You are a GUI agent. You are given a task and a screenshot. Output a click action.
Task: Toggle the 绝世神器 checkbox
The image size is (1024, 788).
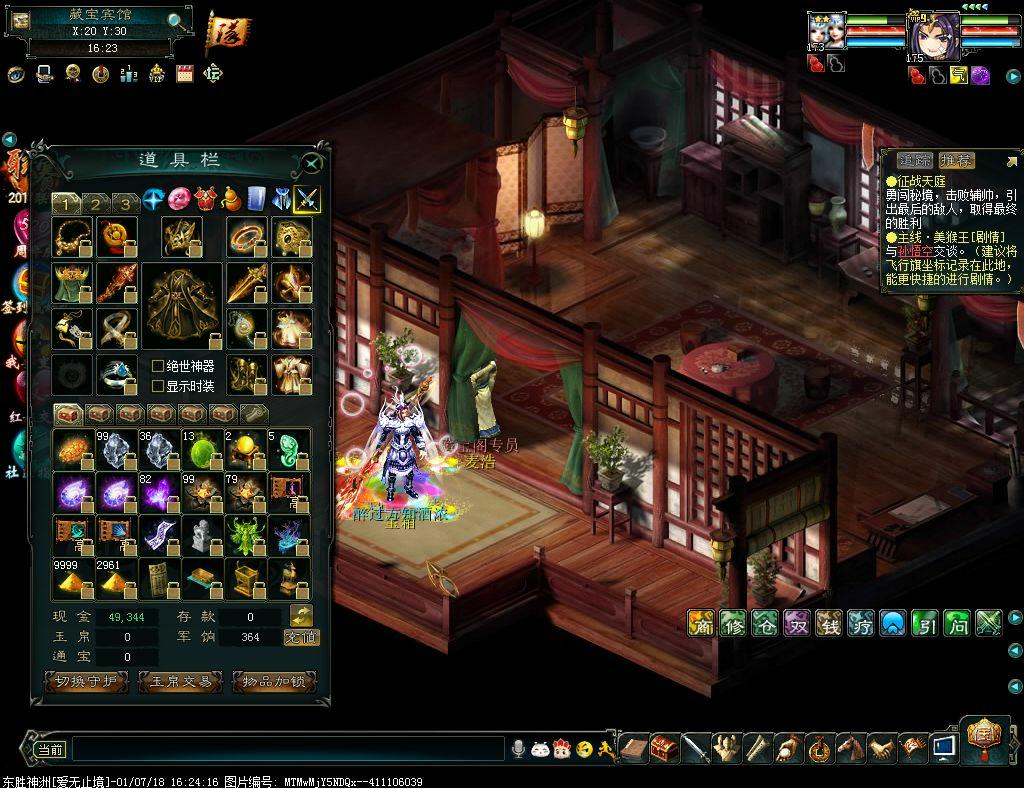pos(158,367)
